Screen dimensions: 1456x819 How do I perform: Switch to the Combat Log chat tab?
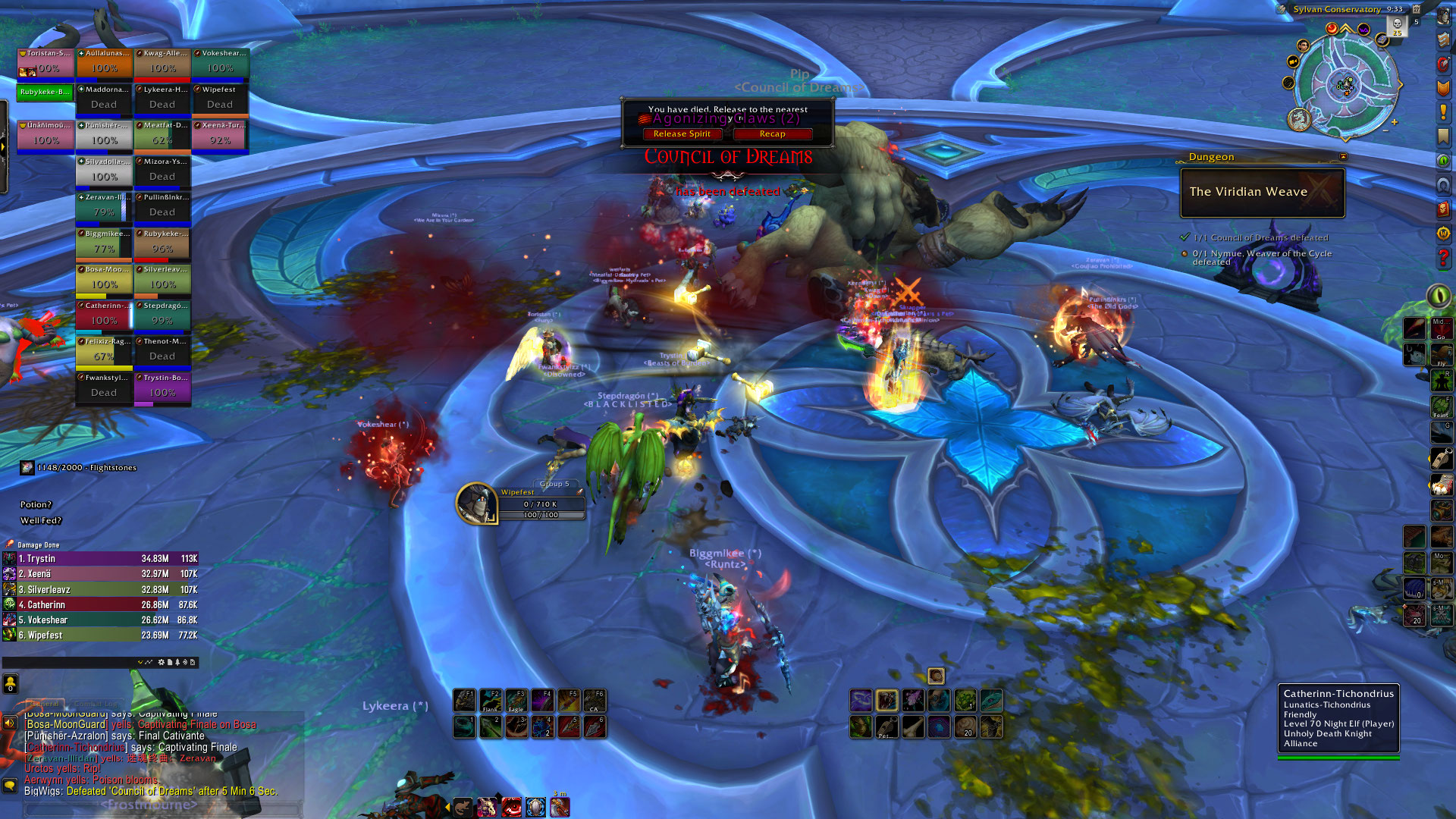coord(97,704)
